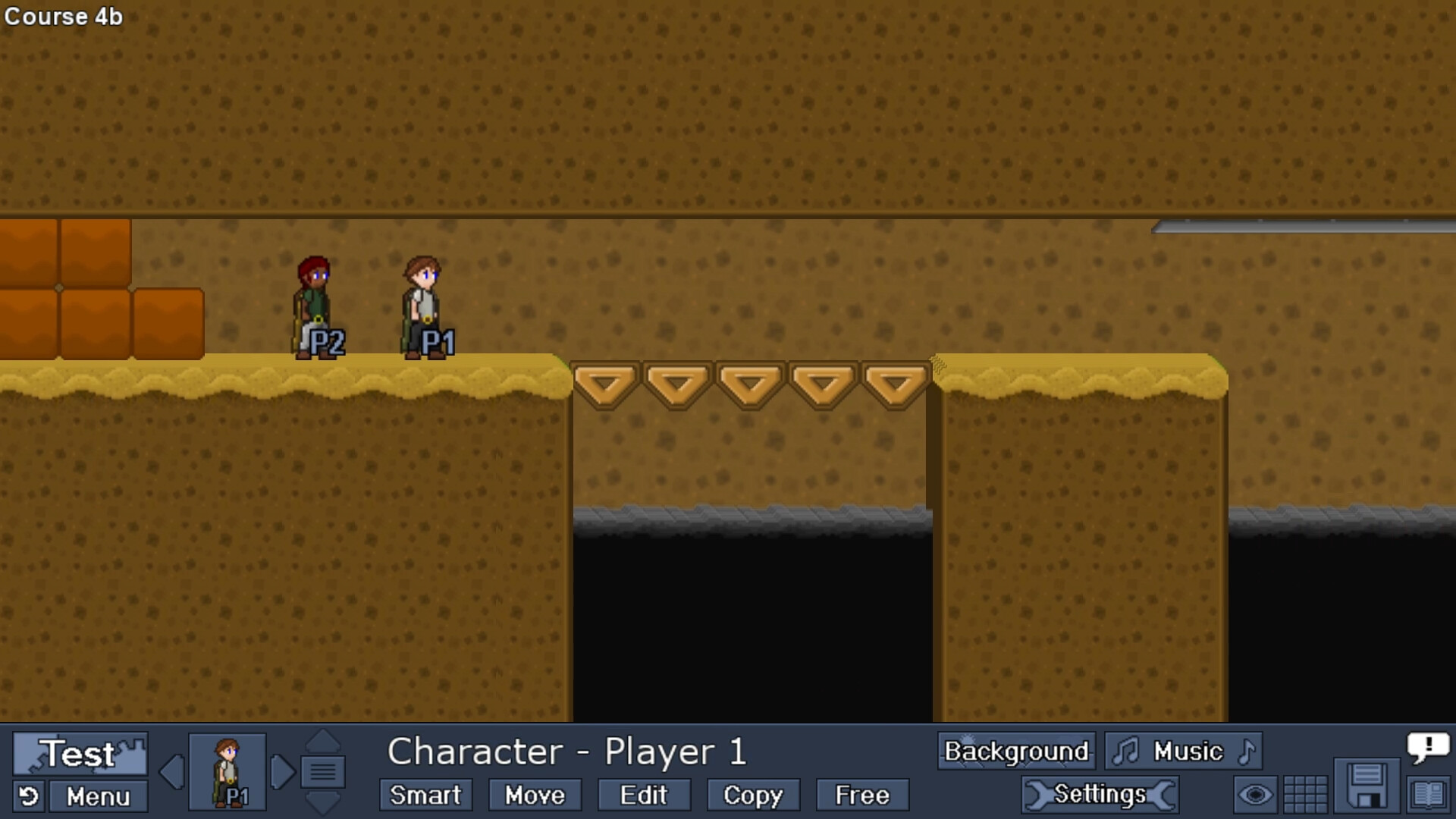The width and height of the screenshot is (1456, 819).
Task: Select the list icon beside the character arrows
Action: point(322,770)
